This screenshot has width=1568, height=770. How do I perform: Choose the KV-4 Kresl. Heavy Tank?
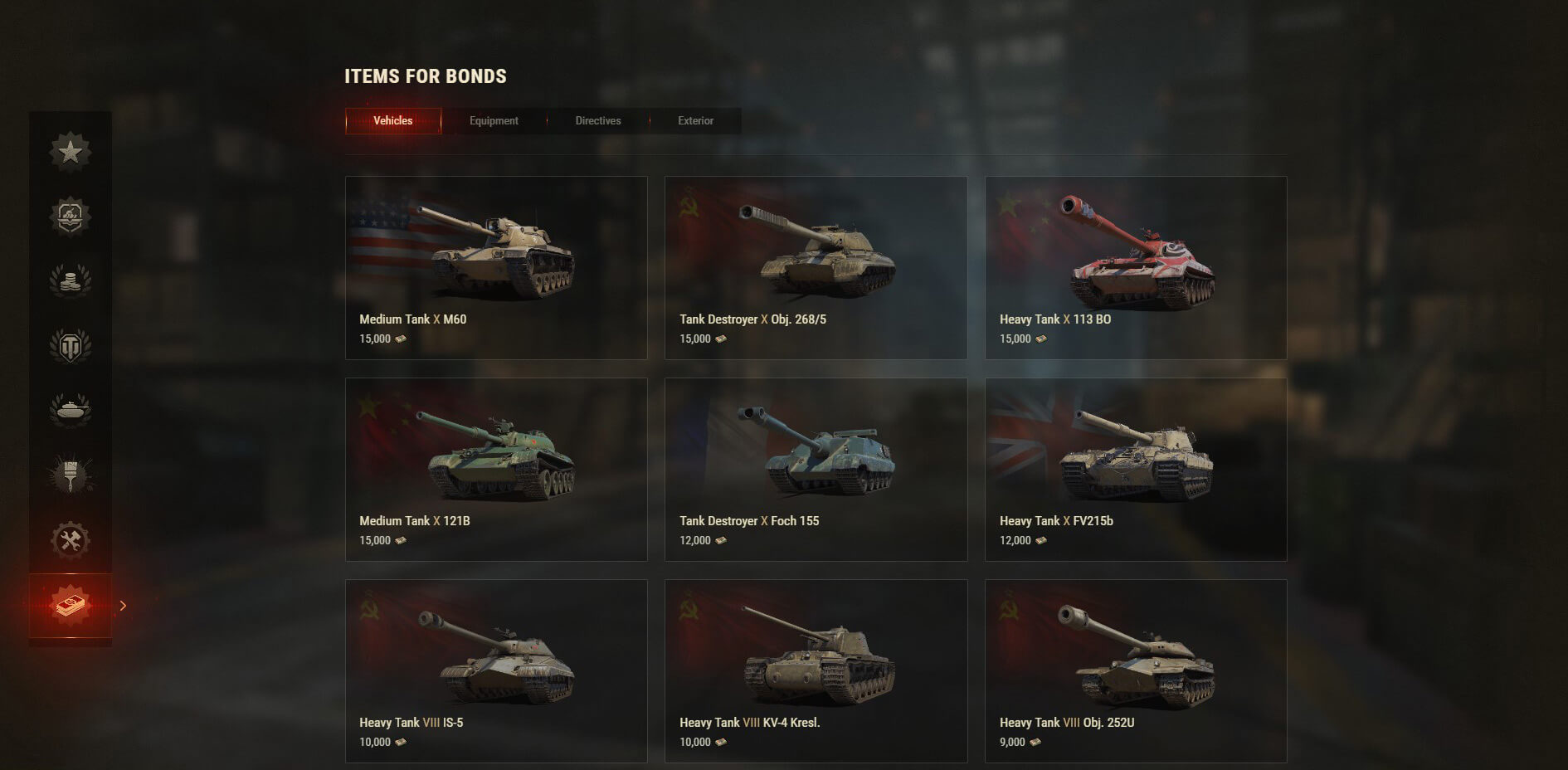(x=816, y=670)
